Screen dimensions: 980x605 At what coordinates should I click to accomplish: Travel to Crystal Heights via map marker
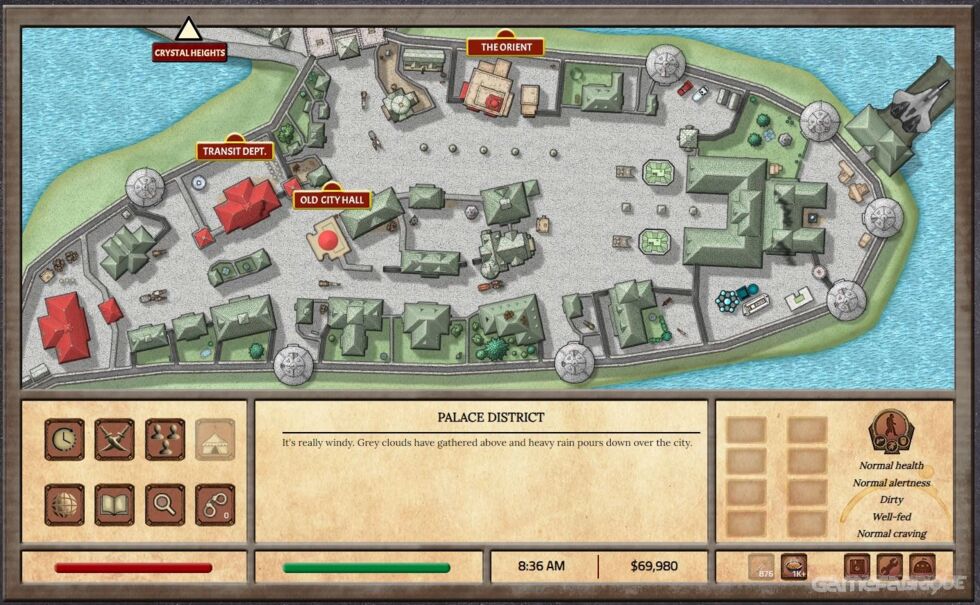click(x=189, y=52)
